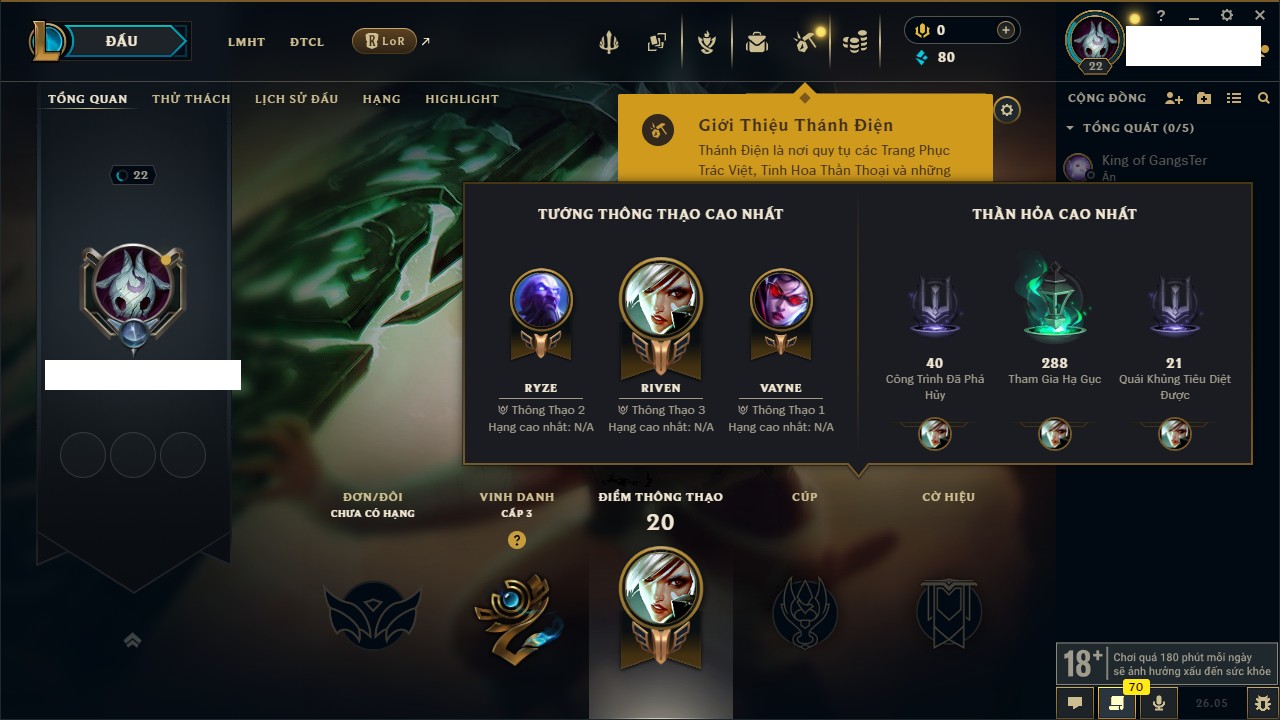Choose the CỜ HIỆU banner section
Screen dimensions: 1280x720
(948, 610)
